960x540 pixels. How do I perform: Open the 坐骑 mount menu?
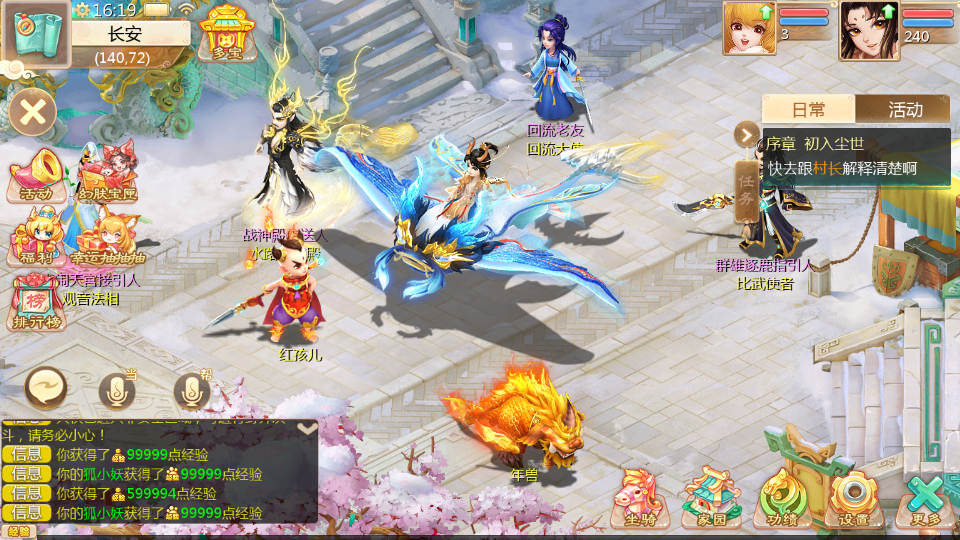(x=640, y=498)
